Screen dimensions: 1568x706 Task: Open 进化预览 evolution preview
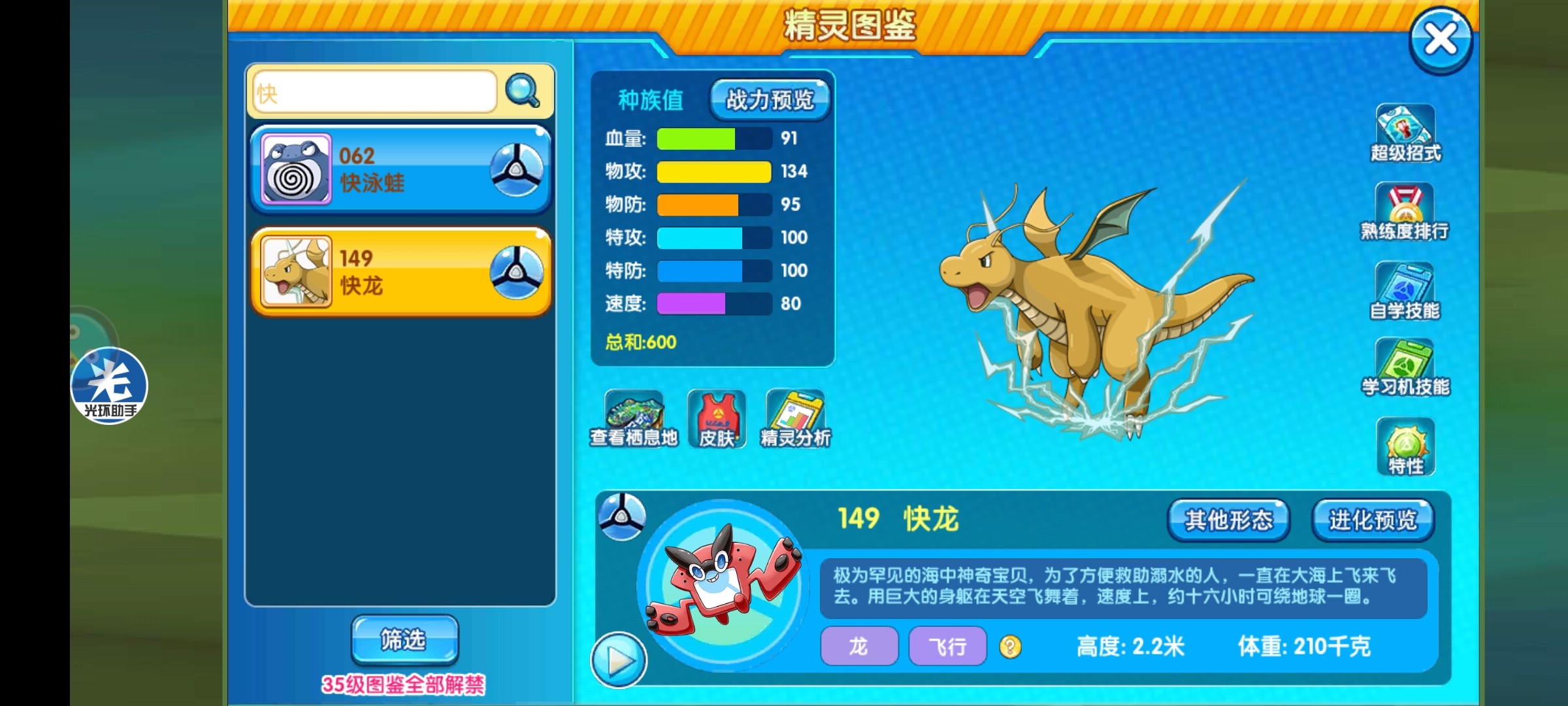[1373, 520]
